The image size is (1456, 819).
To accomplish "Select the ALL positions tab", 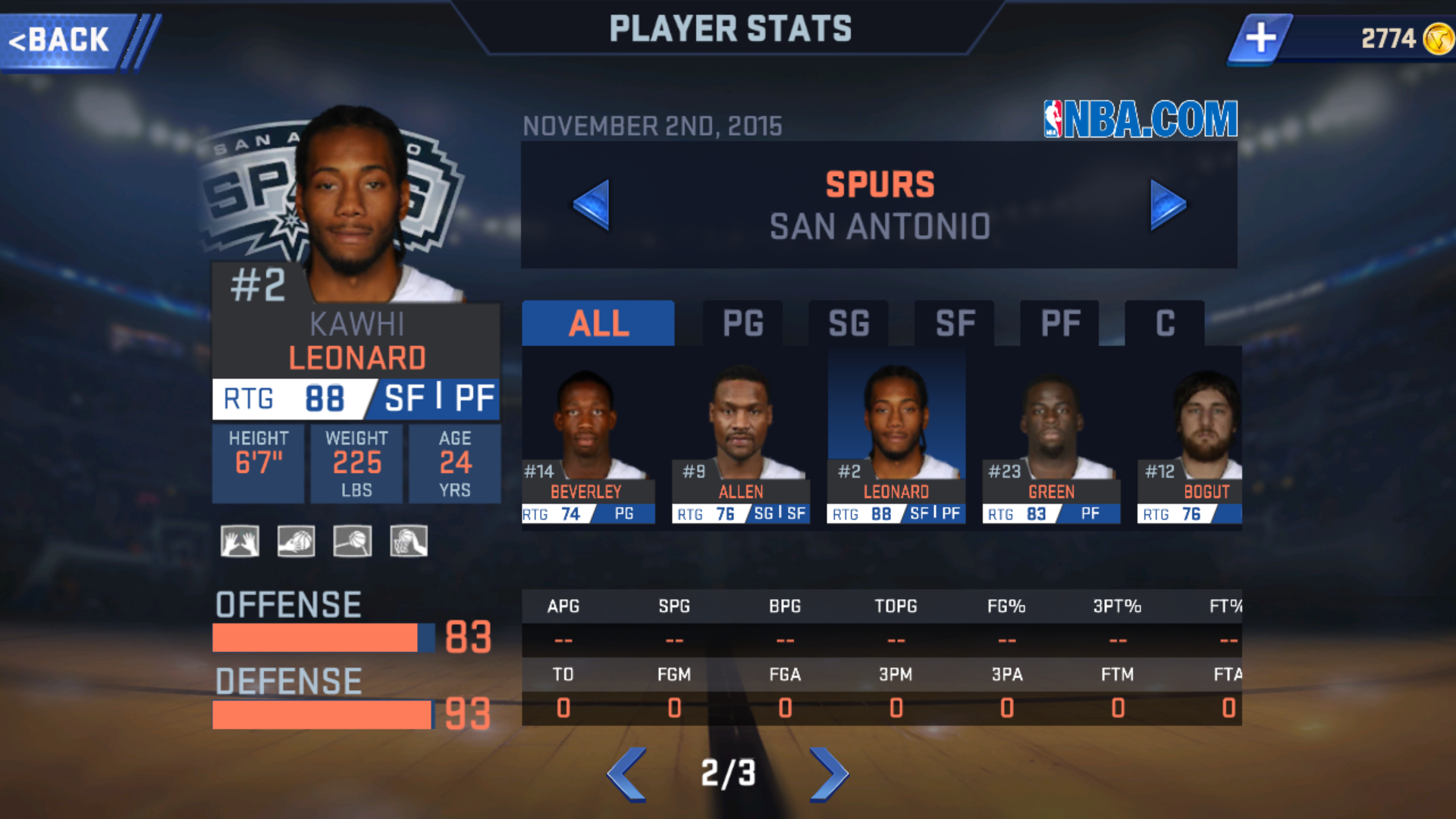I will coord(598,324).
